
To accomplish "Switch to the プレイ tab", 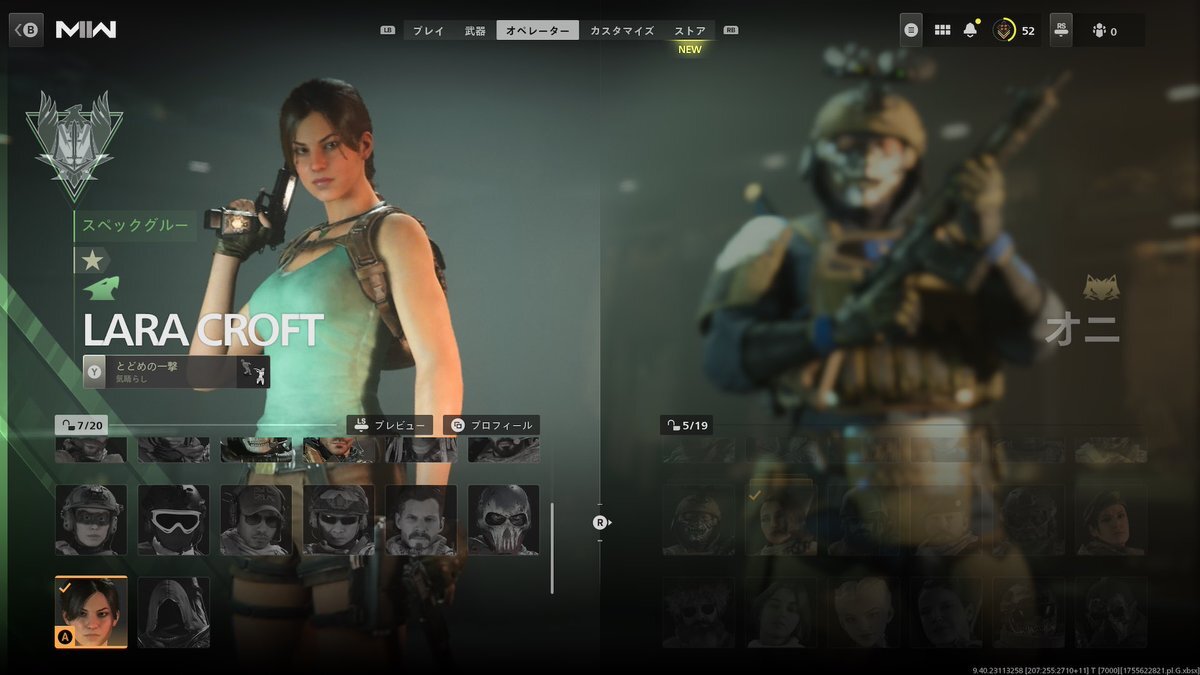I will click(x=428, y=31).
